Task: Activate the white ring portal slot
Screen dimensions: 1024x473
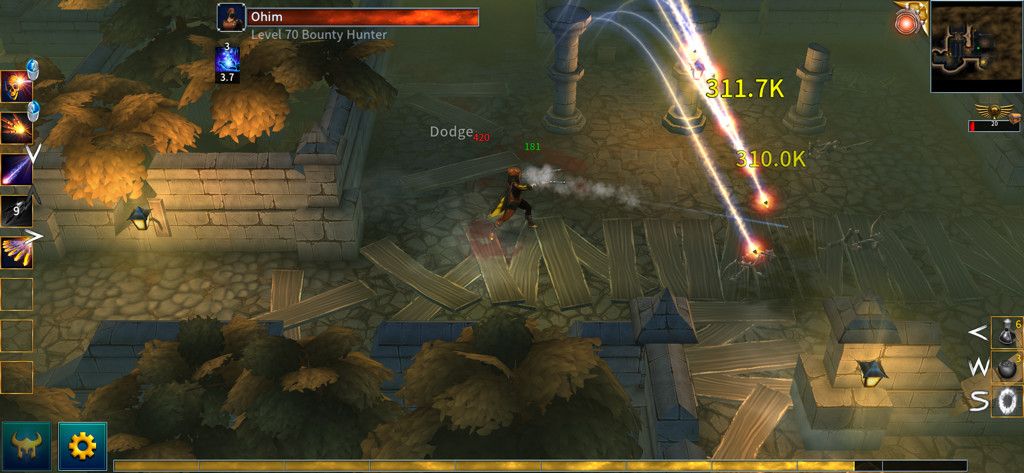Action: click(x=1006, y=401)
